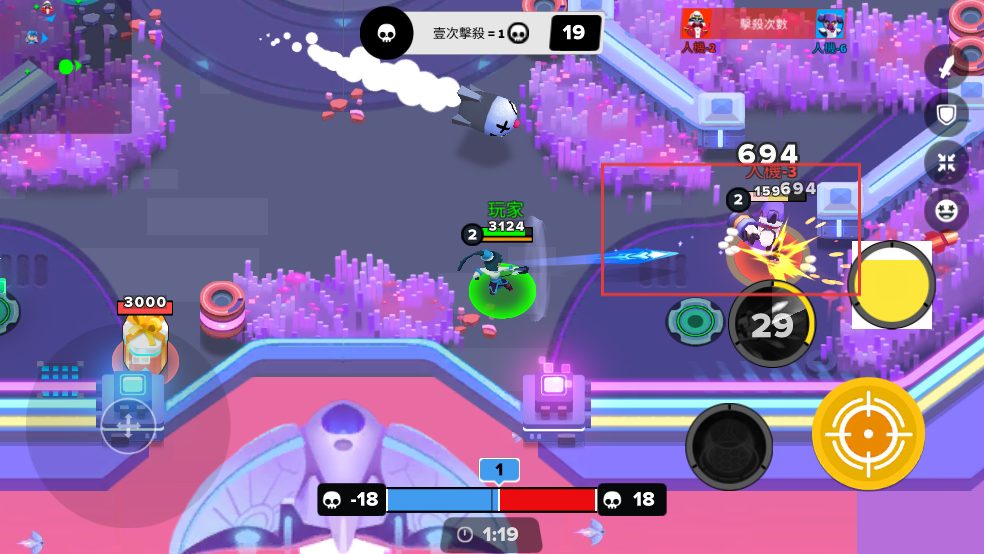Viewport: 984px width, 554px height.
Task: Tap the dark empty gadget button
Action: pyautogui.click(x=729, y=446)
